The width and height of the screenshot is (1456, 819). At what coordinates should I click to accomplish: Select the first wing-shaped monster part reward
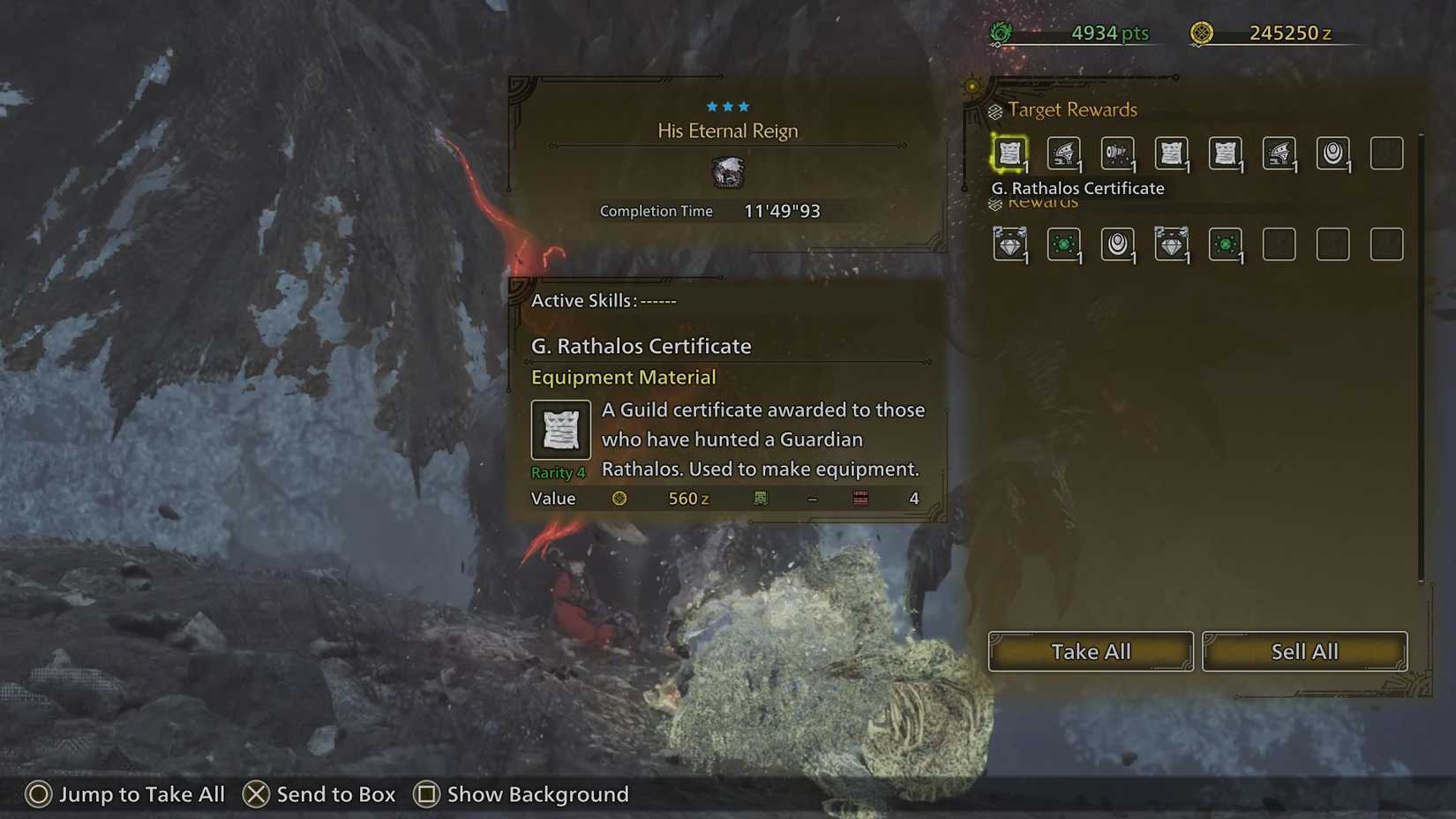point(1063,152)
